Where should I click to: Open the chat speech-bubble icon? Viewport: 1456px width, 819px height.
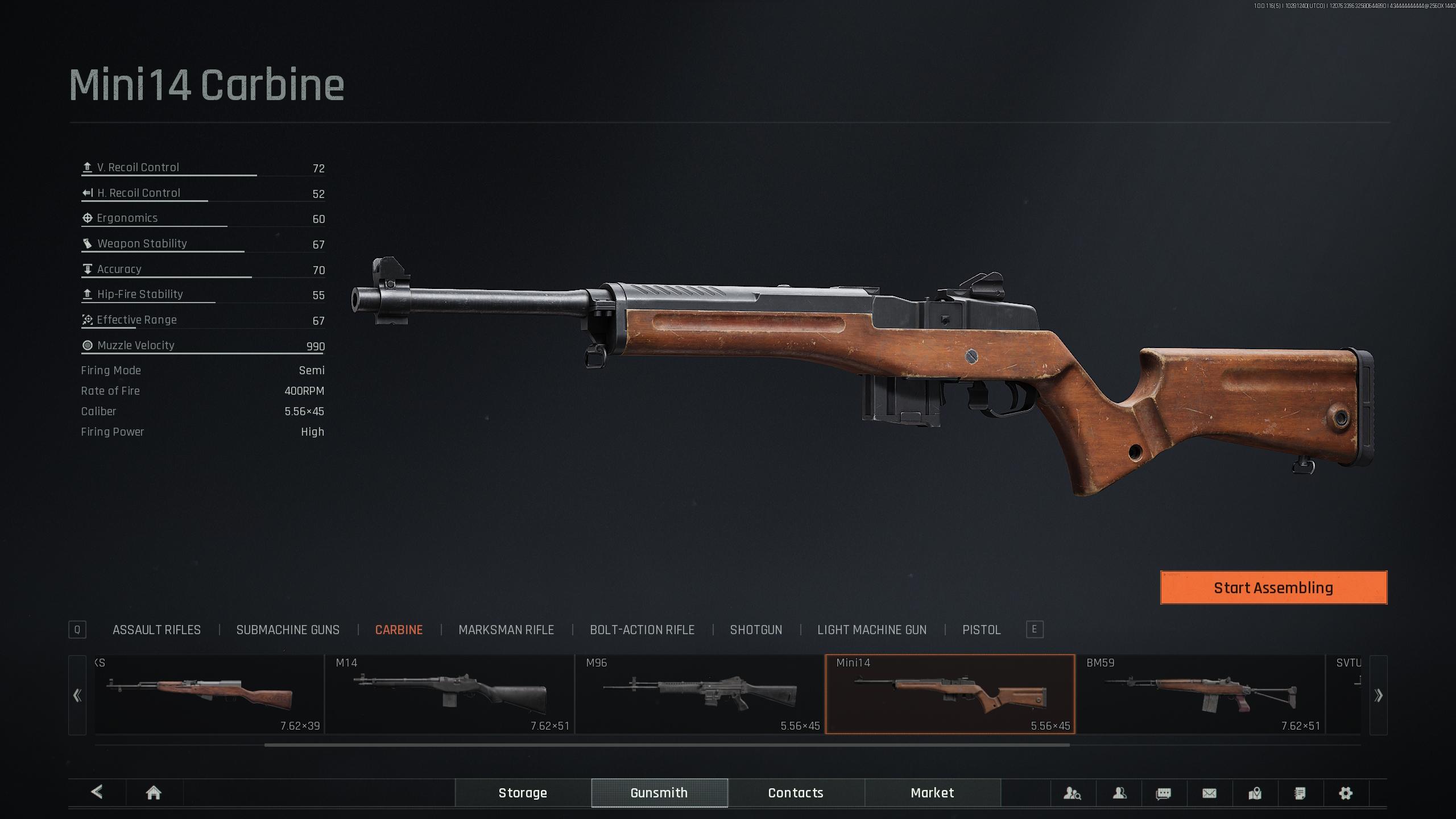(x=1164, y=793)
